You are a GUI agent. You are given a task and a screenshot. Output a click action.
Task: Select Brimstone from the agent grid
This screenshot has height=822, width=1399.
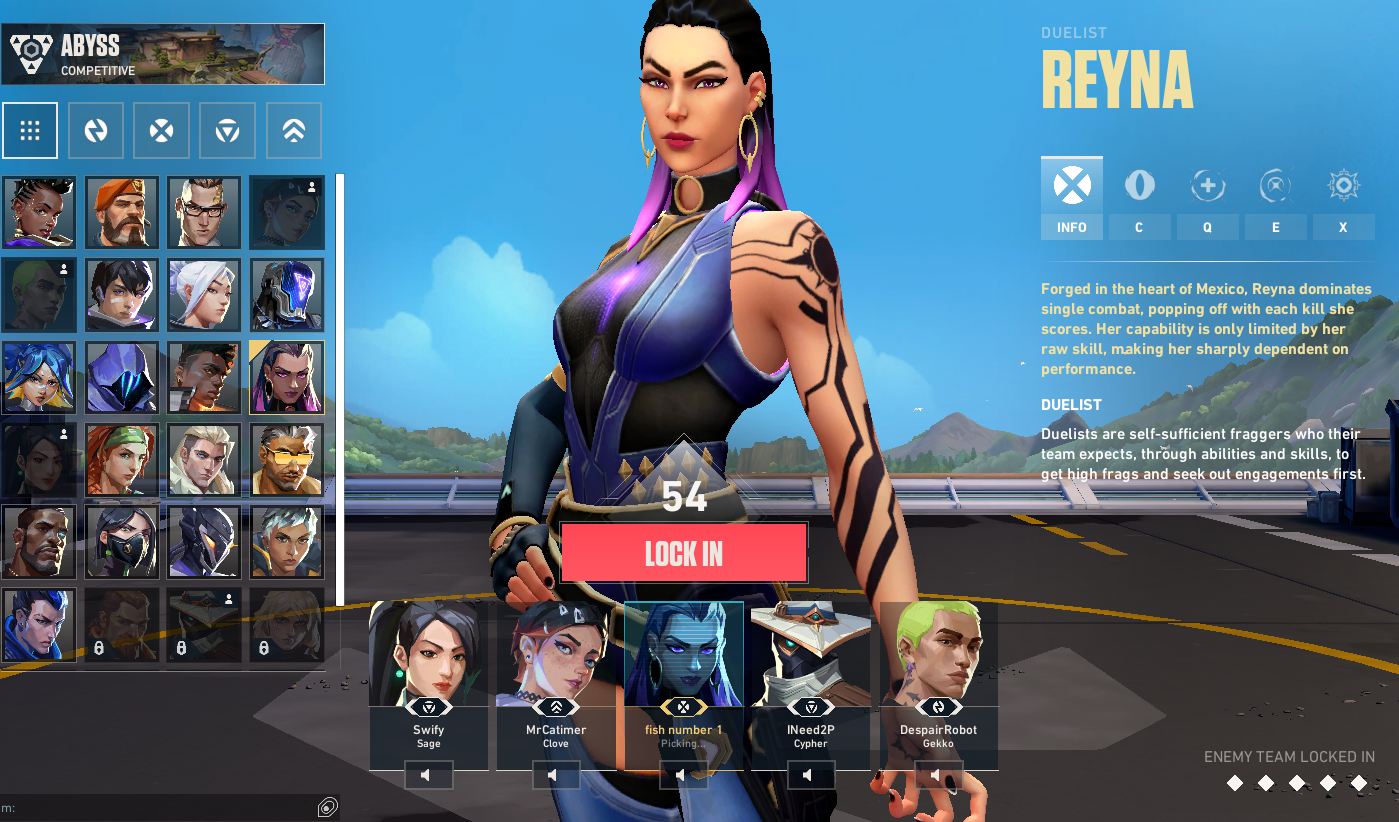pos(121,212)
